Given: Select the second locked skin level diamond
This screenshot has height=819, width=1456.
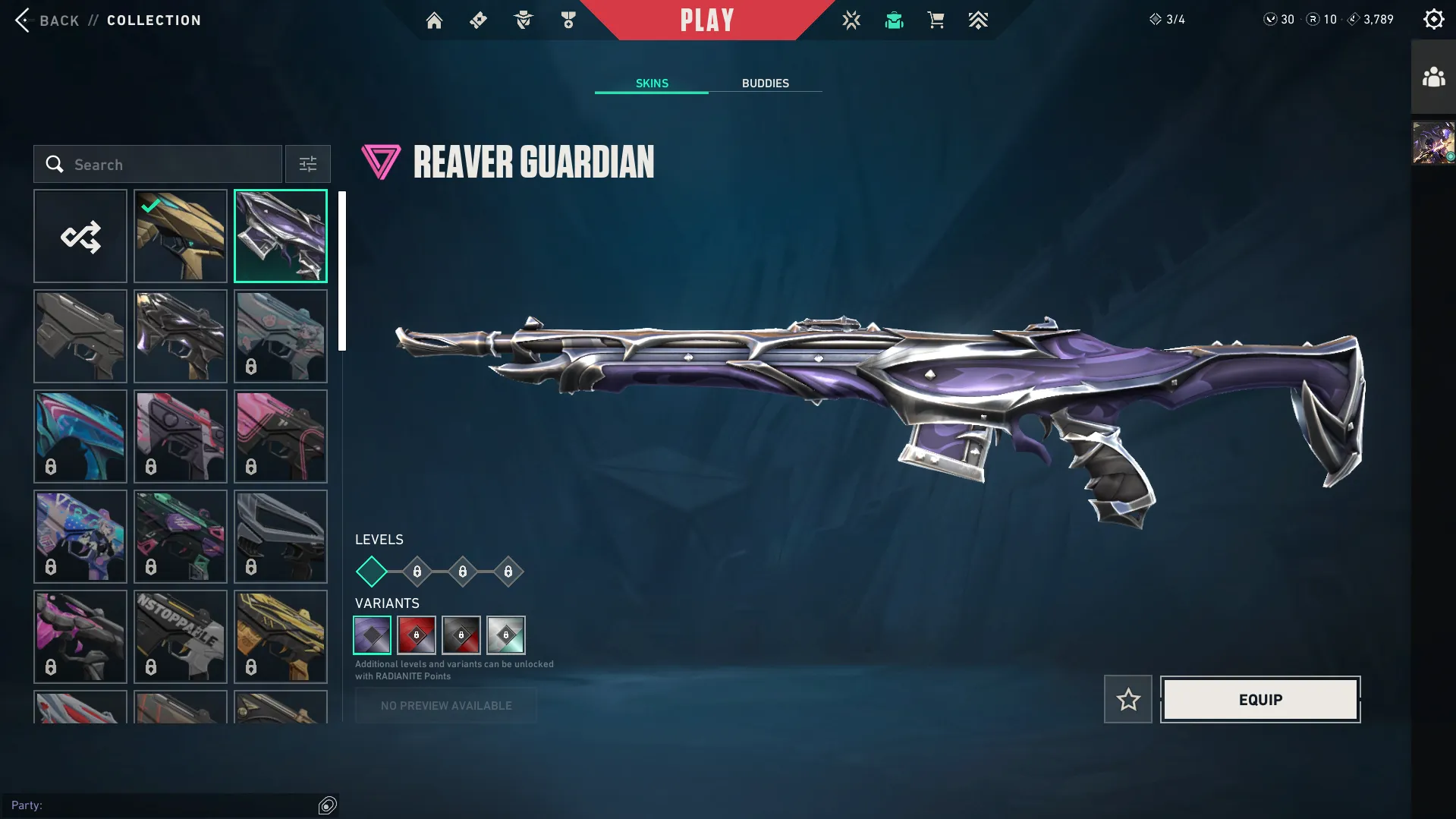Looking at the screenshot, I should point(462,572).
